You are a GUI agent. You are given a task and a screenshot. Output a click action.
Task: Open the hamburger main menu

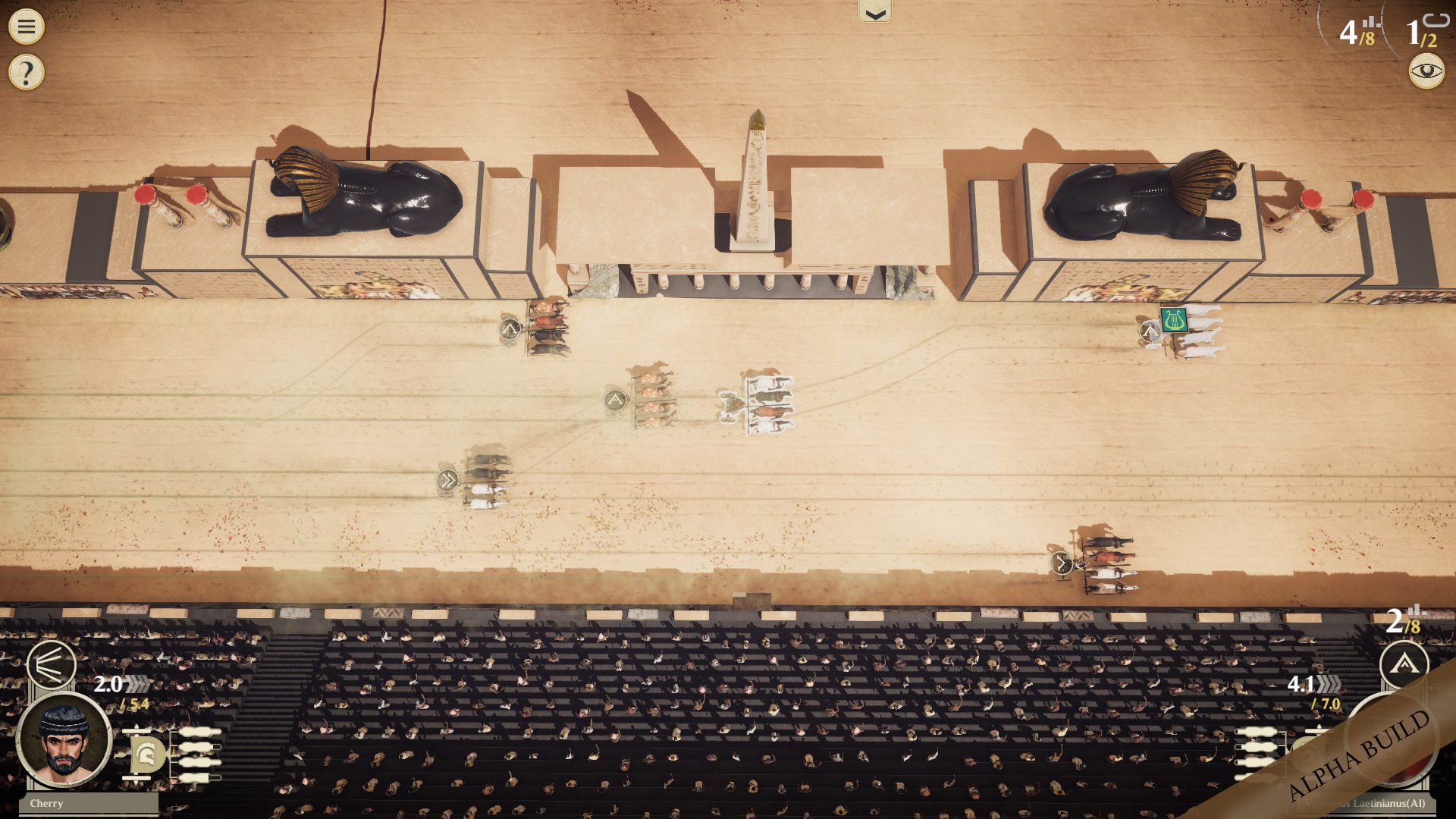pyautogui.click(x=27, y=27)
